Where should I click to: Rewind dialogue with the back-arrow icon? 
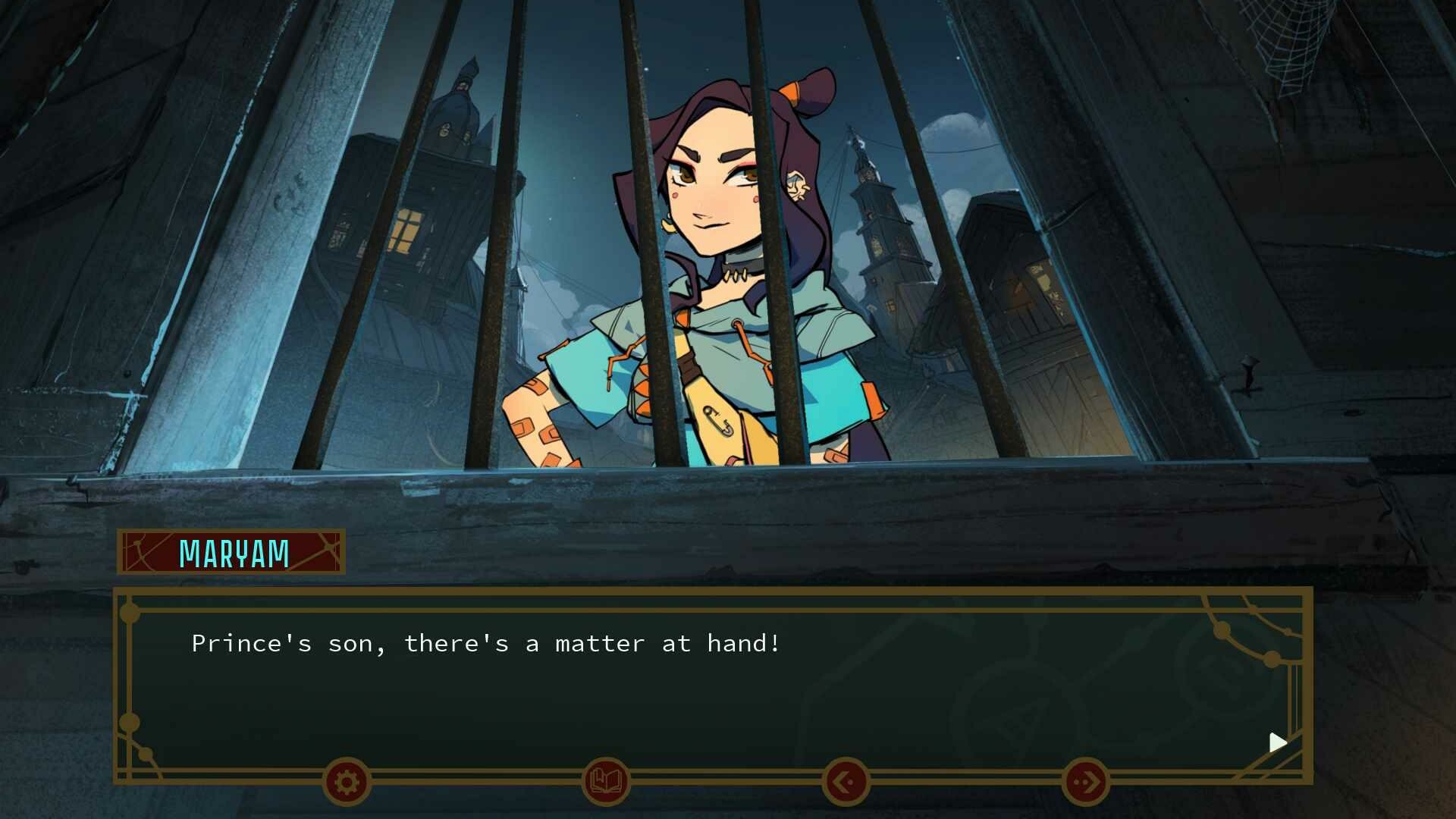coord(847,781)
